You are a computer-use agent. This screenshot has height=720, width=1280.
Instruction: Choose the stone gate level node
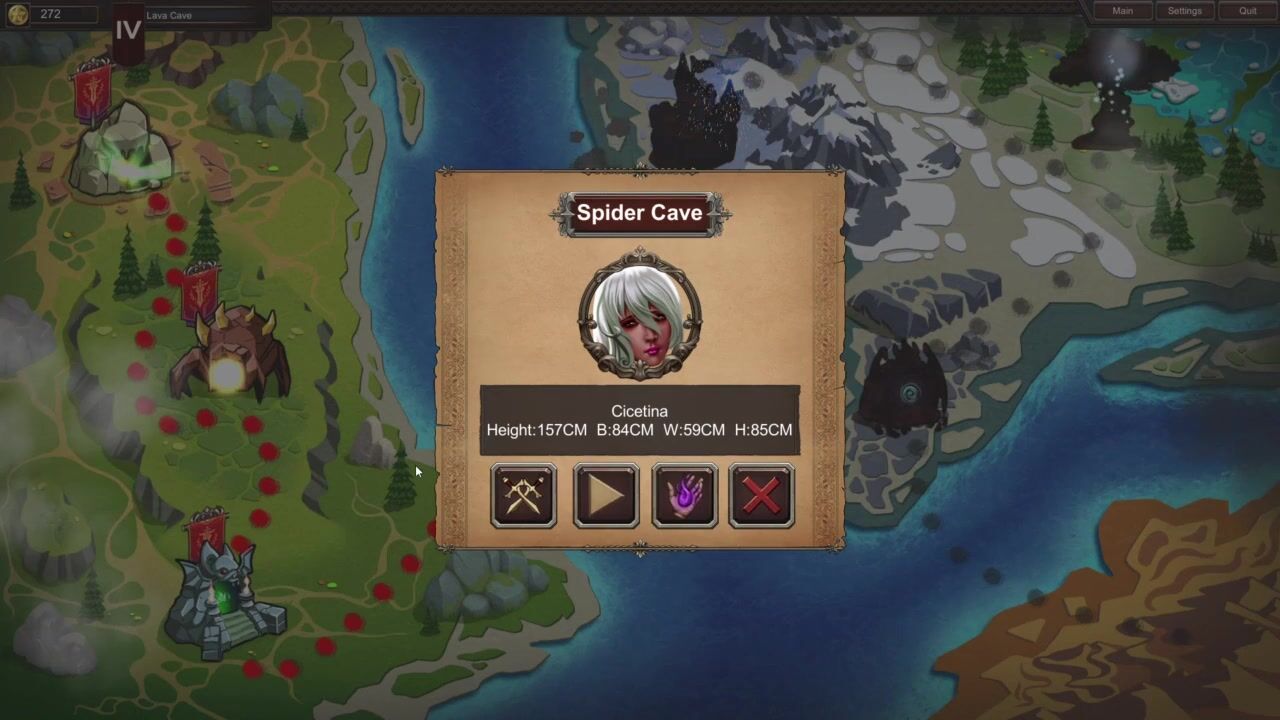(x=220, y=600)
